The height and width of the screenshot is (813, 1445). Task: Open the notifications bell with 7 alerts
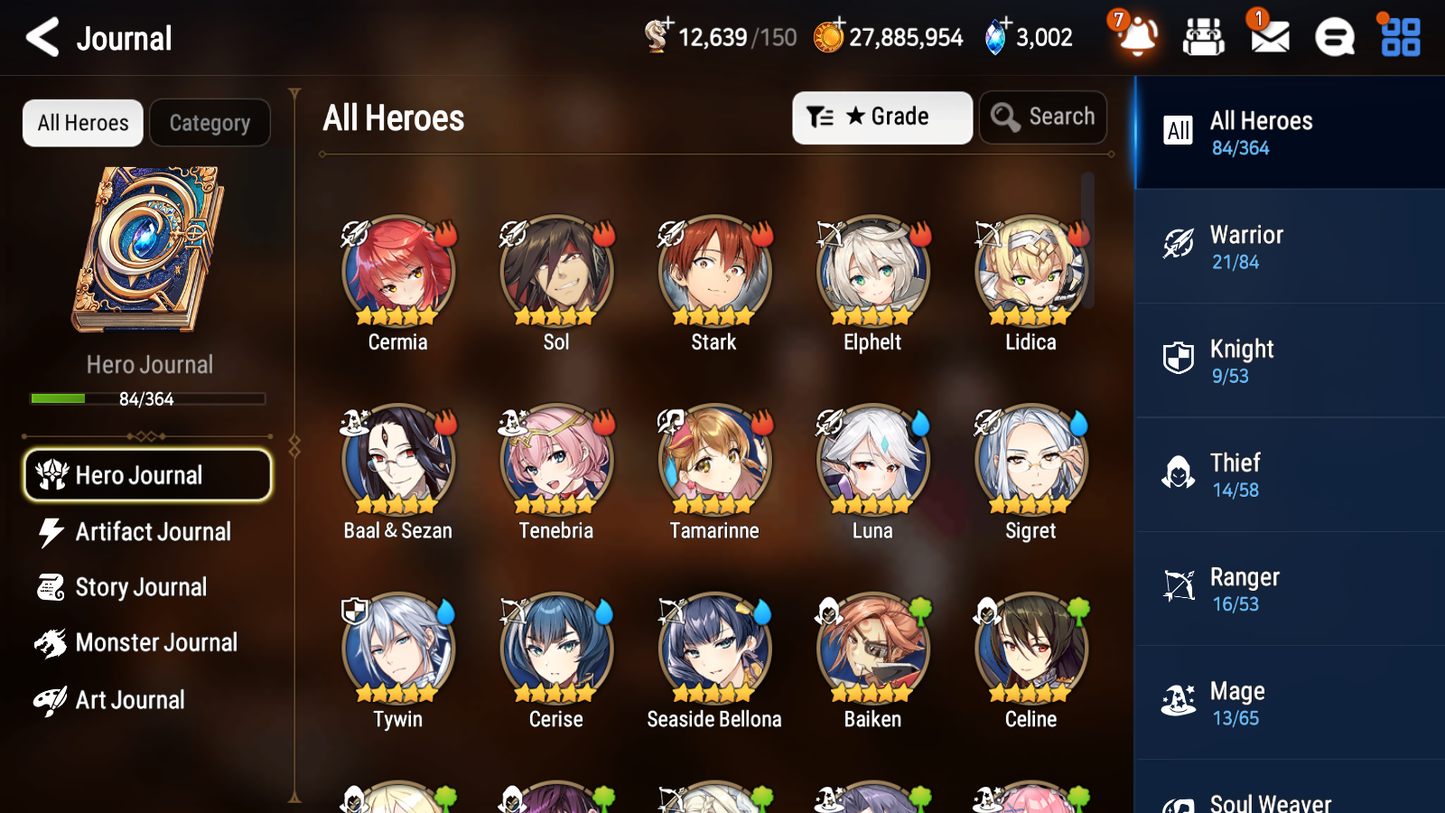click(x=1135, y=36)
